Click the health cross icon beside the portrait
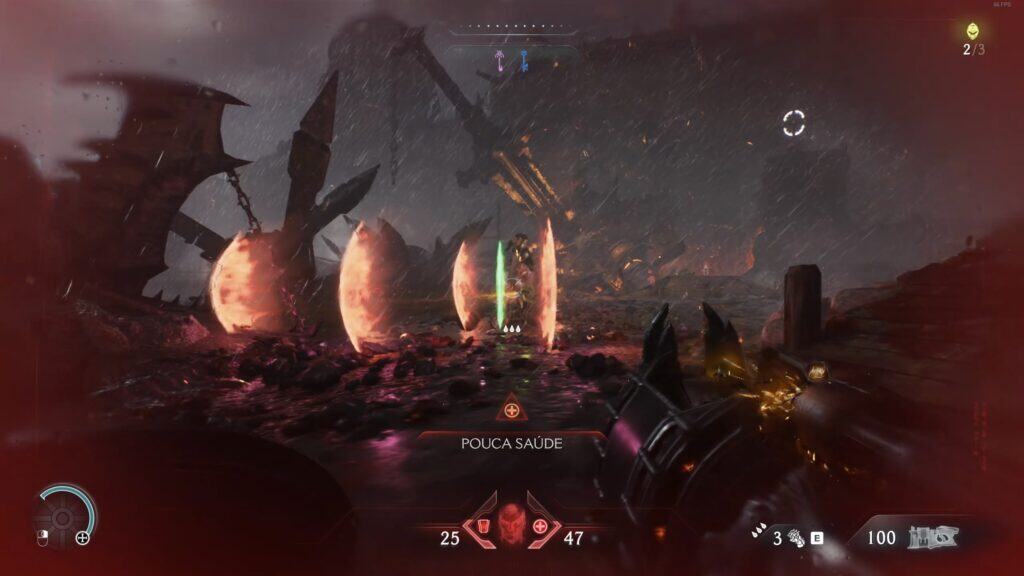The height and width of the screenshot is (576, 1024). (541, 526)
